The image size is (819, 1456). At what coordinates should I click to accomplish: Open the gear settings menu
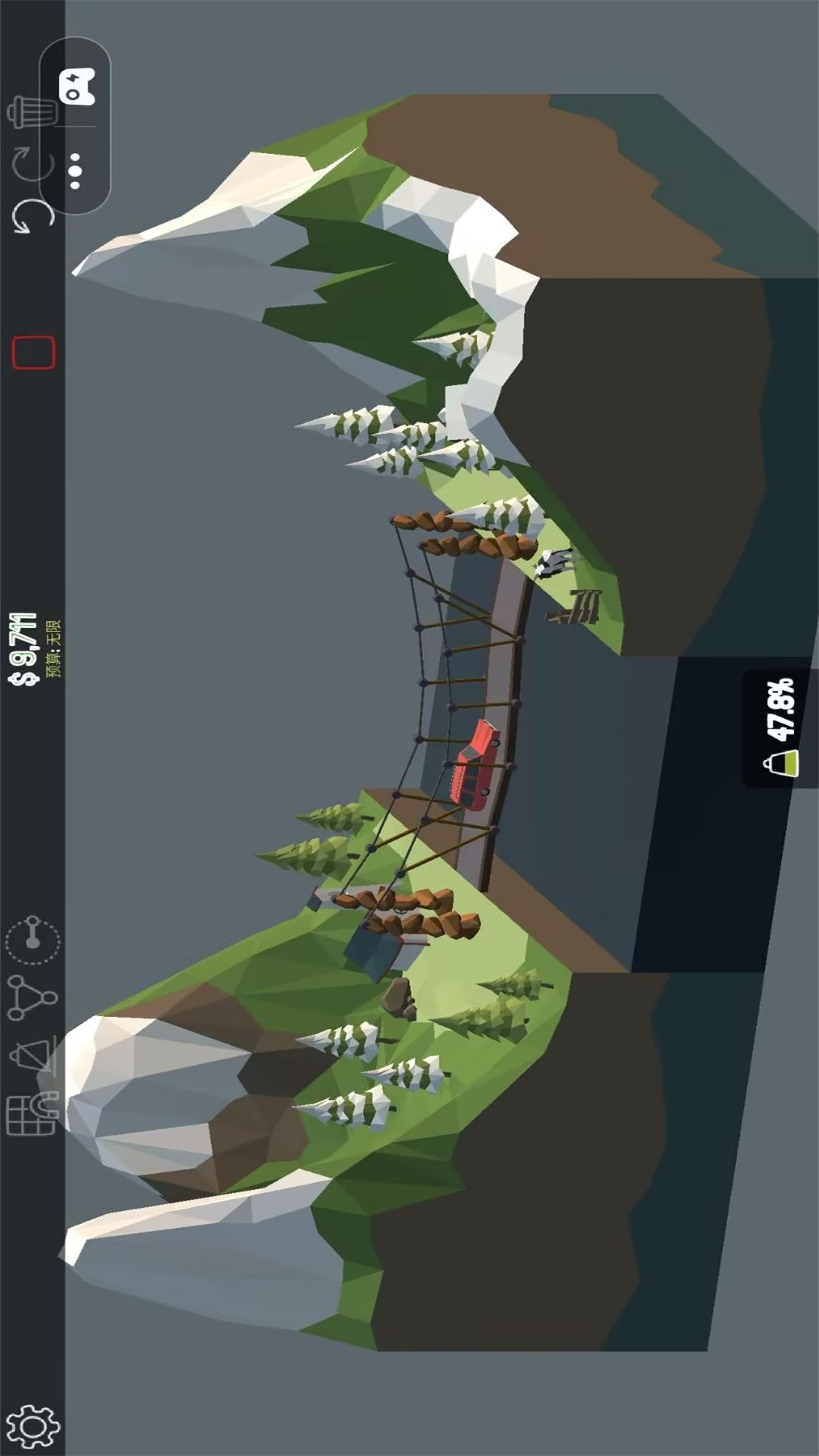coord(32,1426)
